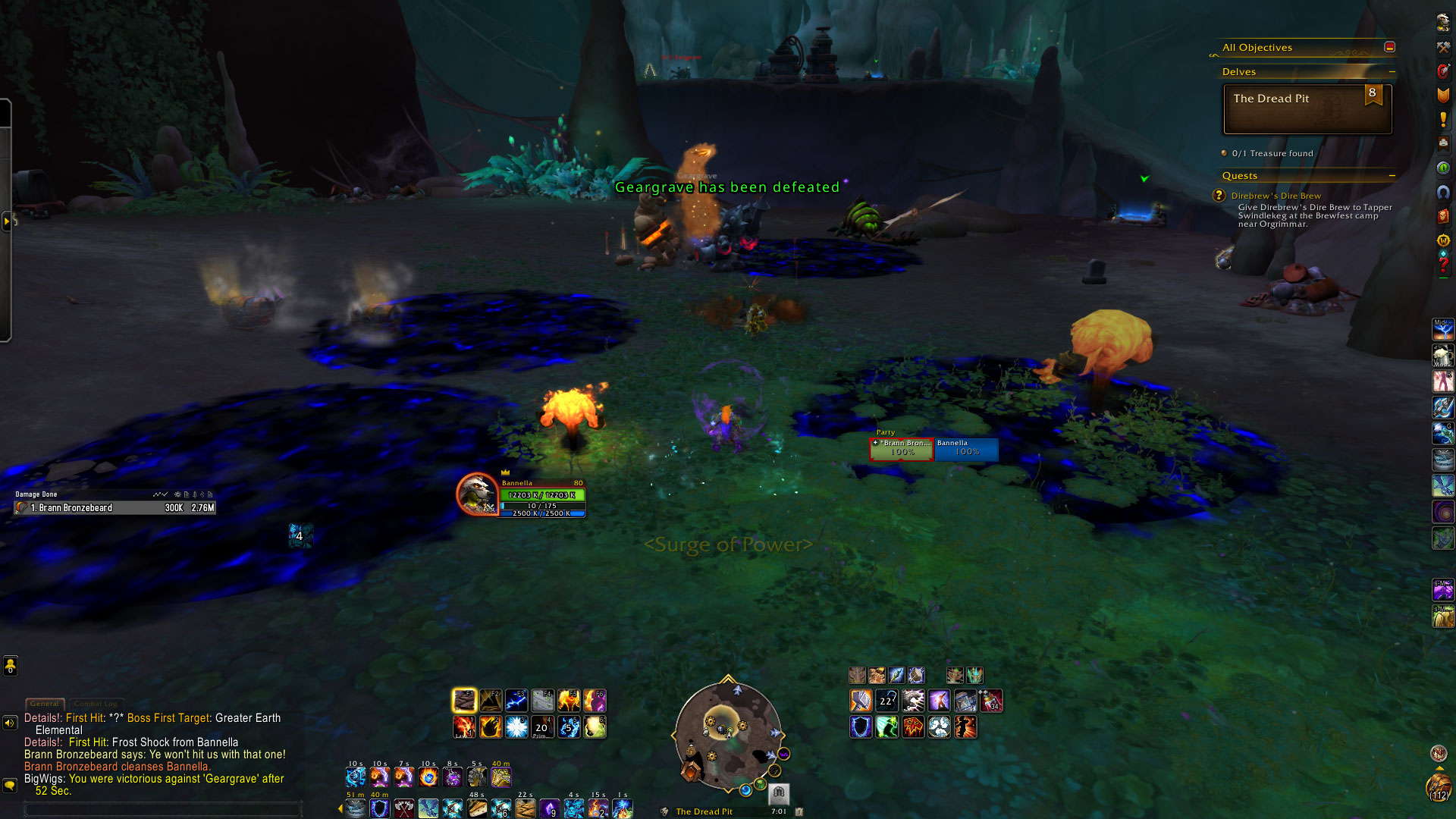This screenshot has height=819, width=1456.
Task: Select Brann Bronzebeard party frame
Action: tap(902, 448)
